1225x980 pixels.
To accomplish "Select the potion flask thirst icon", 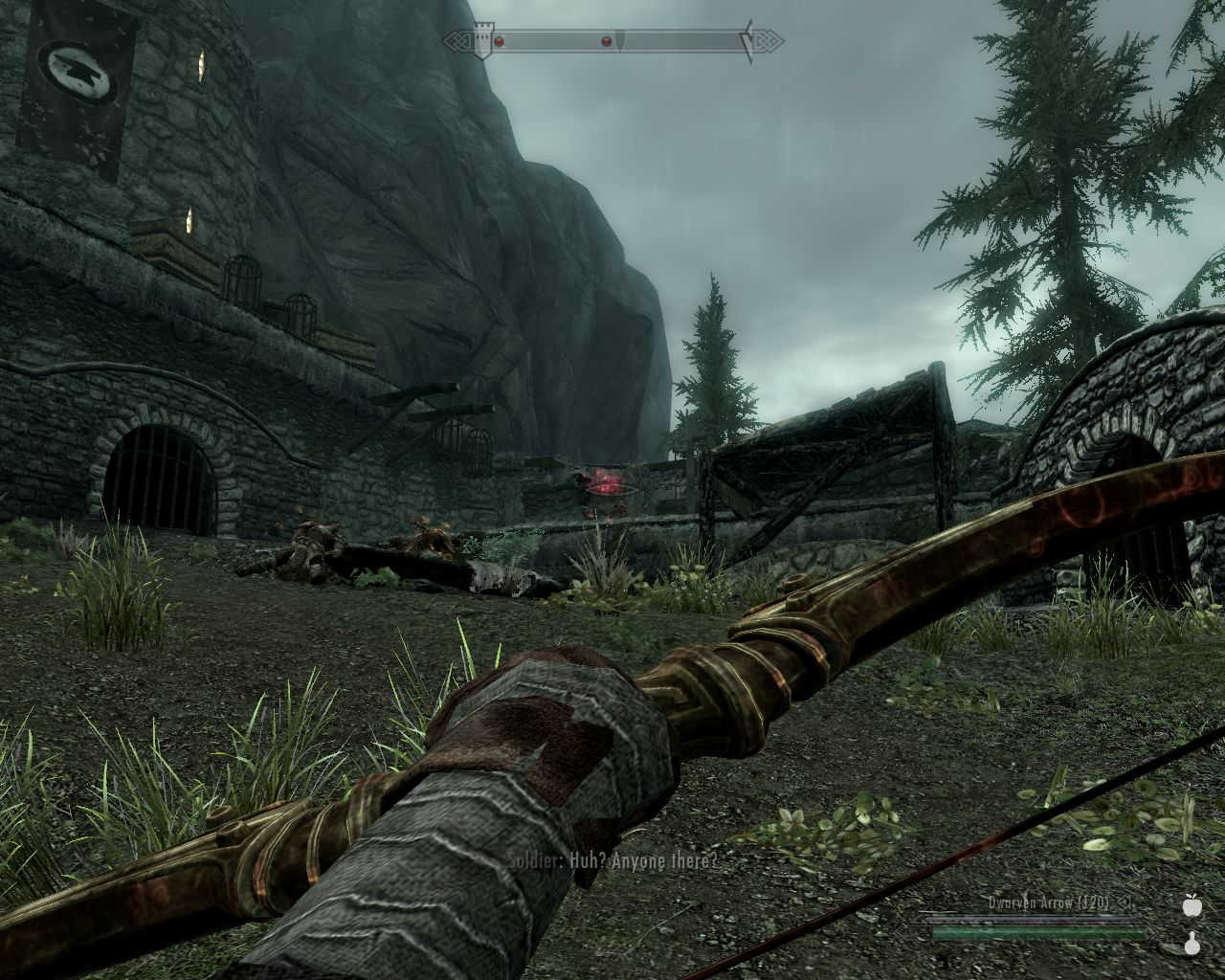I will [1192, 945].
